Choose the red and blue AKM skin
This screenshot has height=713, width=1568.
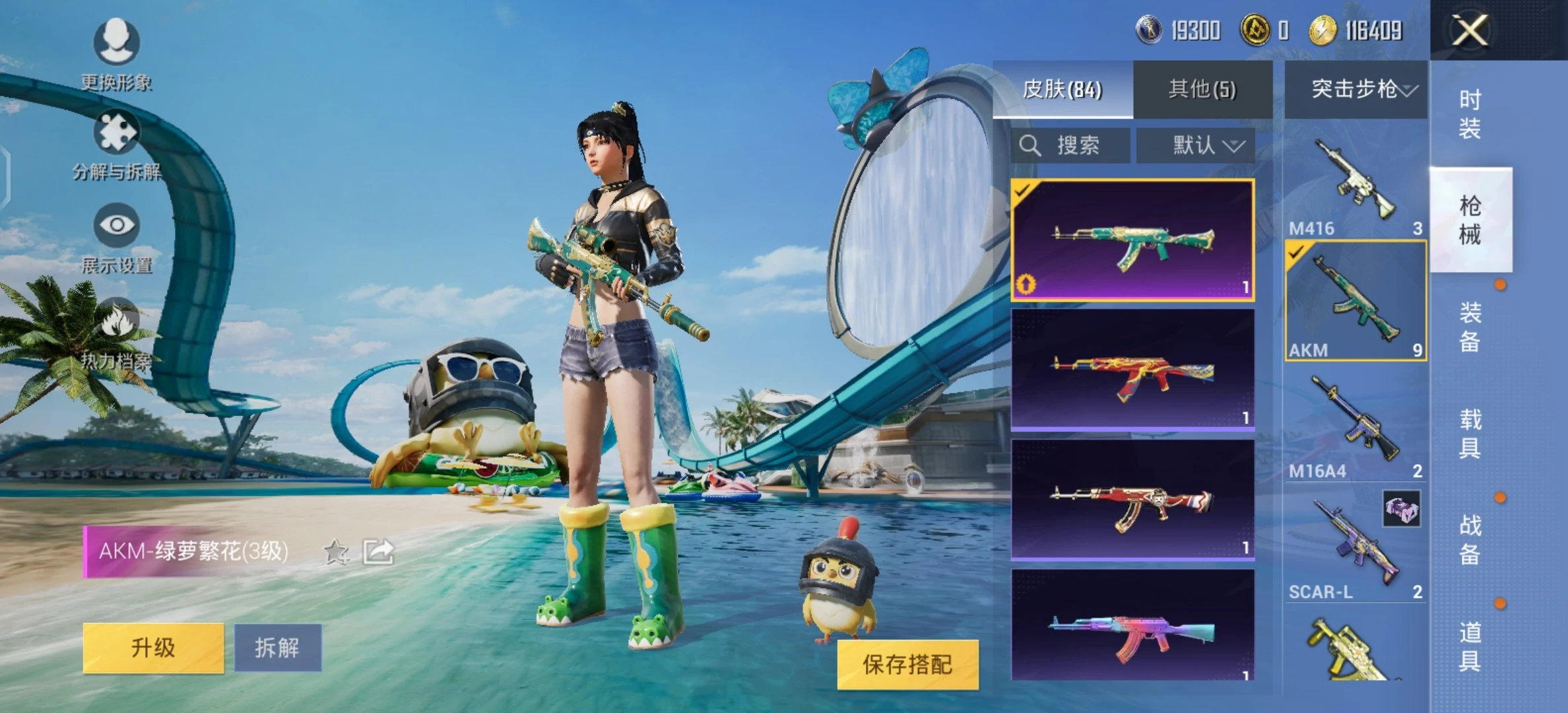[x=1132, y=370]
